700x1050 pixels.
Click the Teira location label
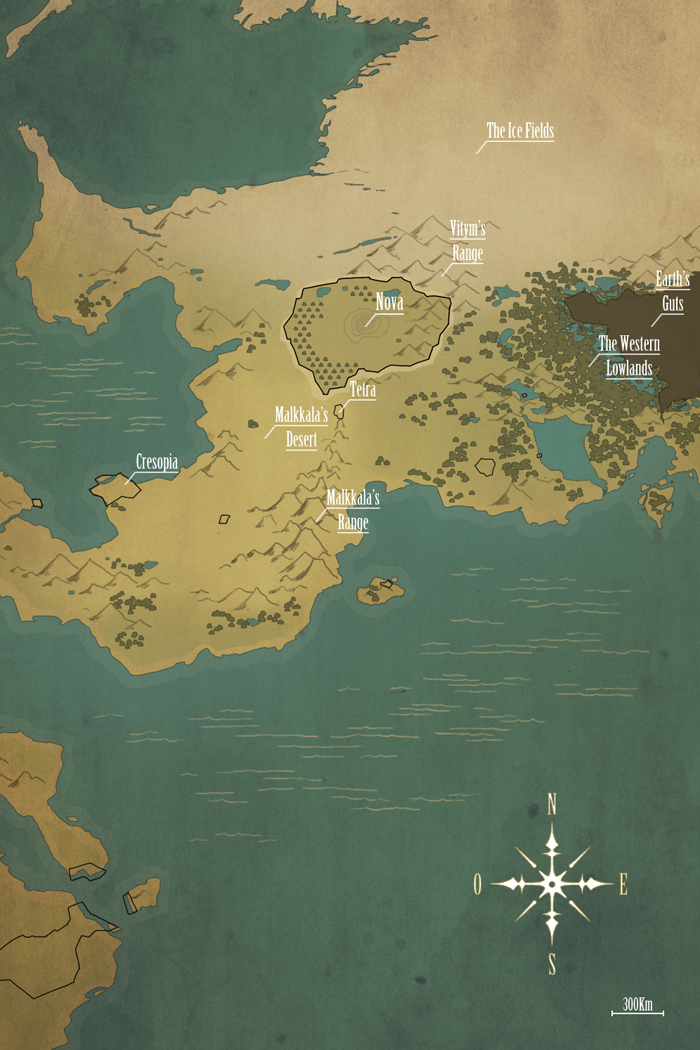(362, 390)
